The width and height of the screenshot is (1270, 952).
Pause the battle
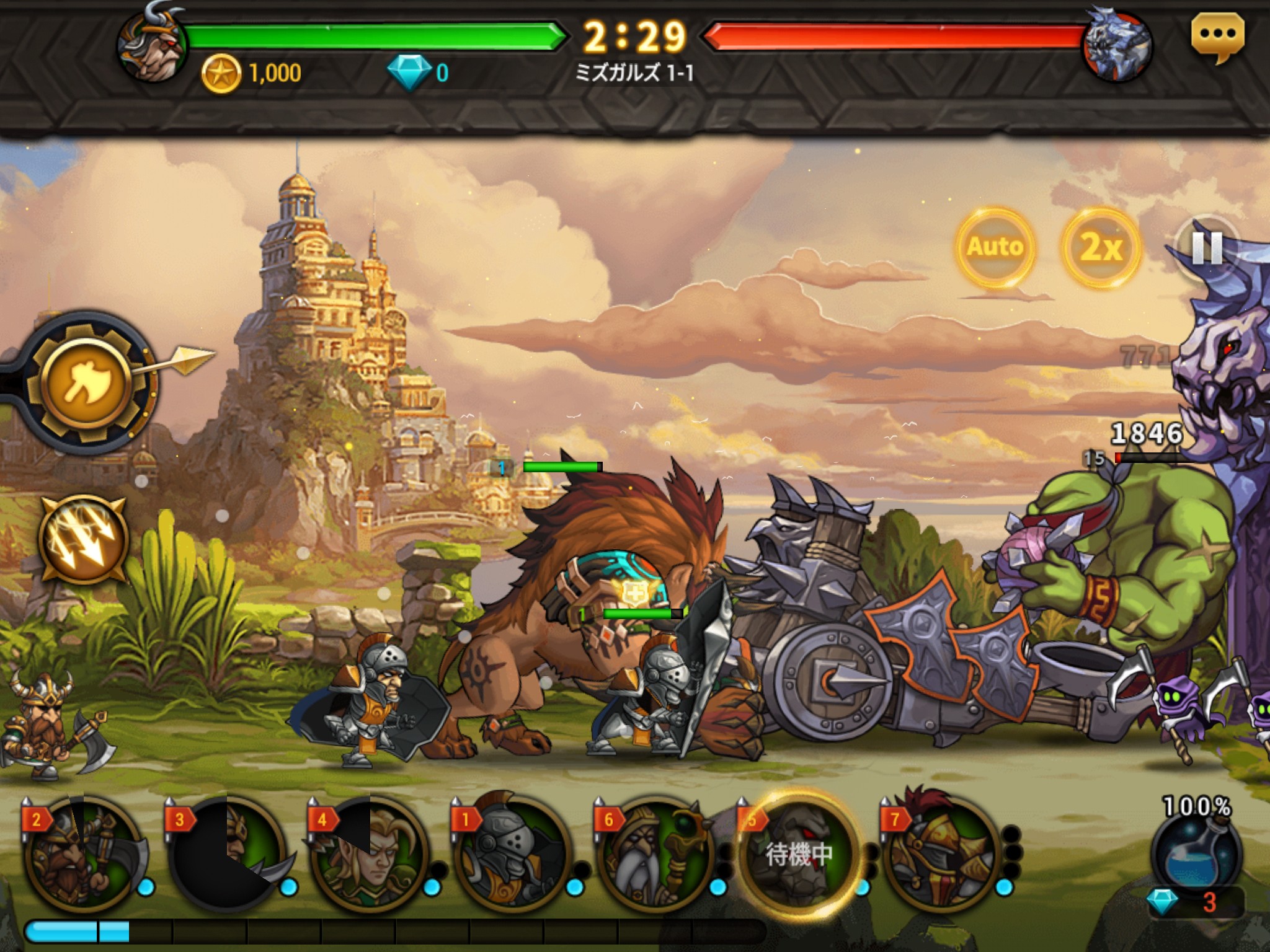point(1206,248)
